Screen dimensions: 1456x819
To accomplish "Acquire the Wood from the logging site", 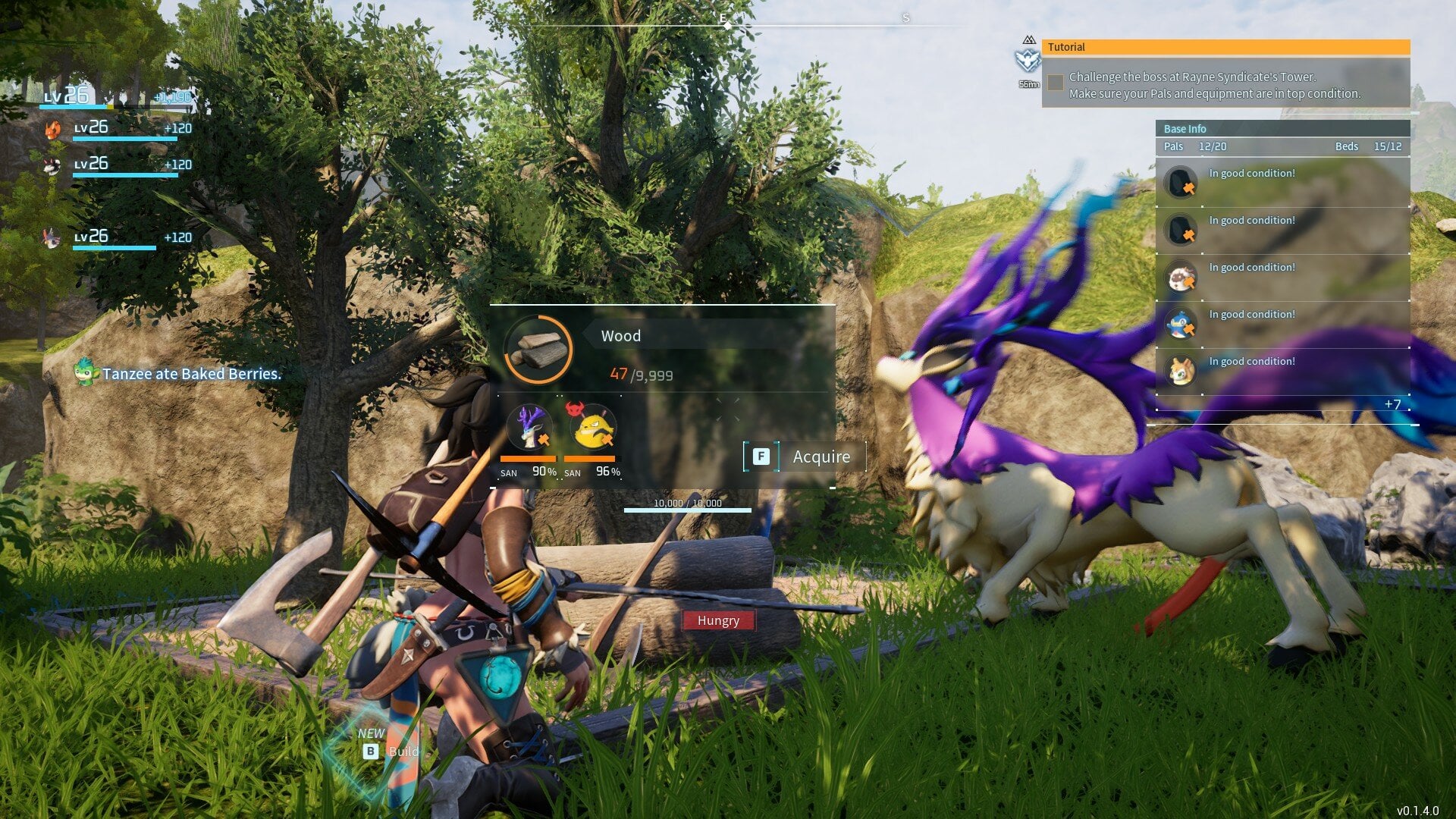I will pyautogui.click(x=804, y=457).
